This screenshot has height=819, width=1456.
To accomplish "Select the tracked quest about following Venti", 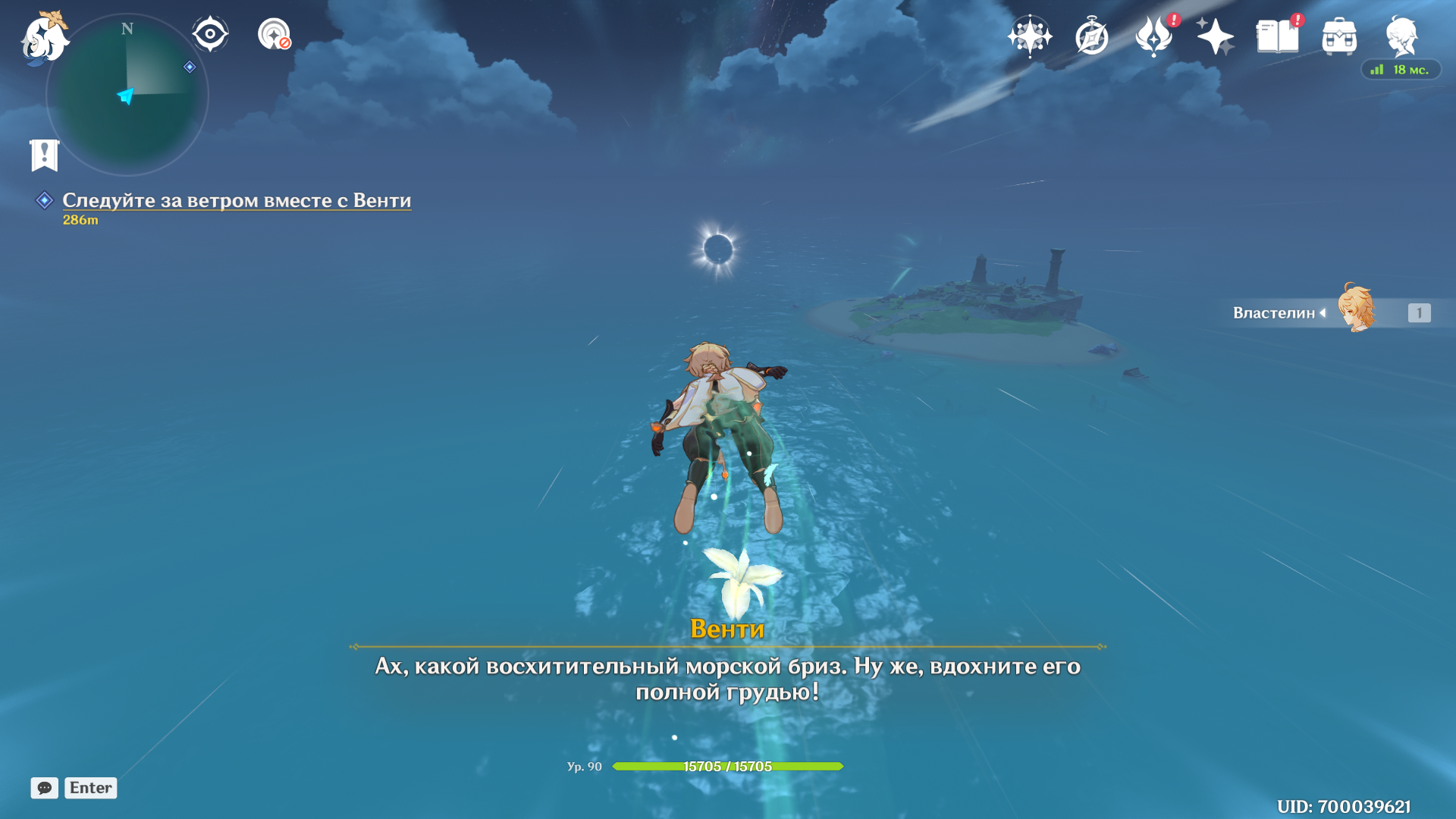I will pos(237,200).
